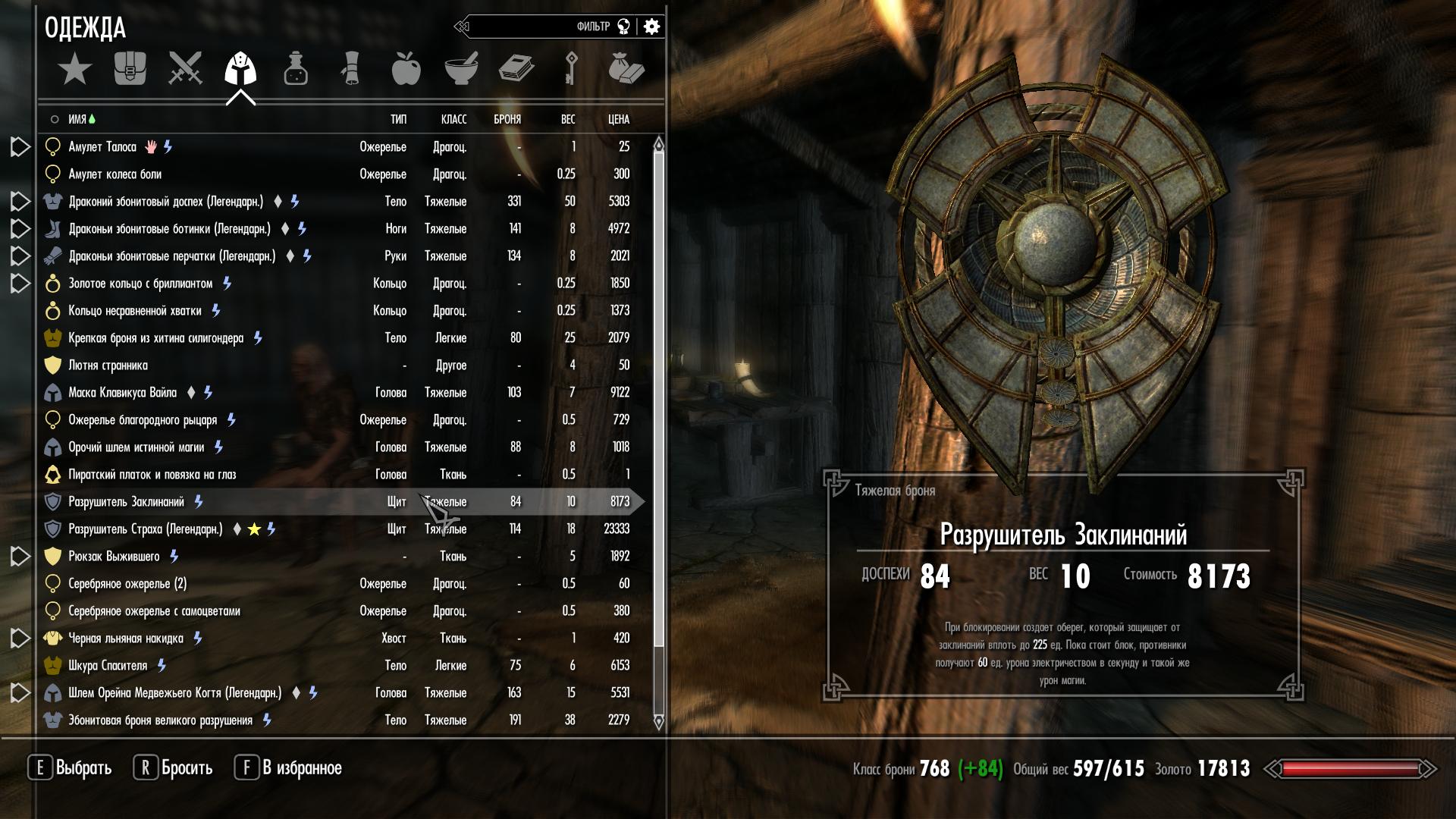
Task: Select the potions flask category
Action: tap(296, 68)
